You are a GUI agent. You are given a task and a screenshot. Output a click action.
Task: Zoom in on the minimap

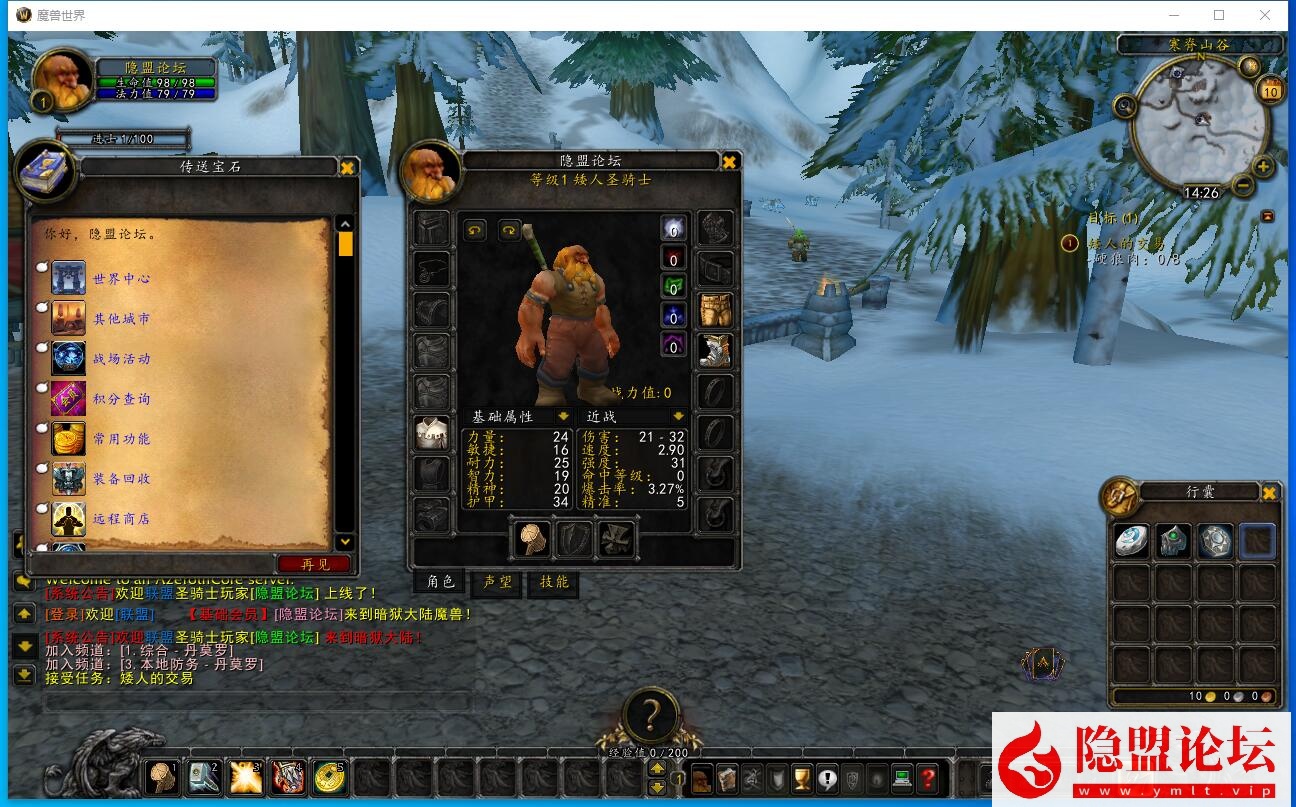1263,167
